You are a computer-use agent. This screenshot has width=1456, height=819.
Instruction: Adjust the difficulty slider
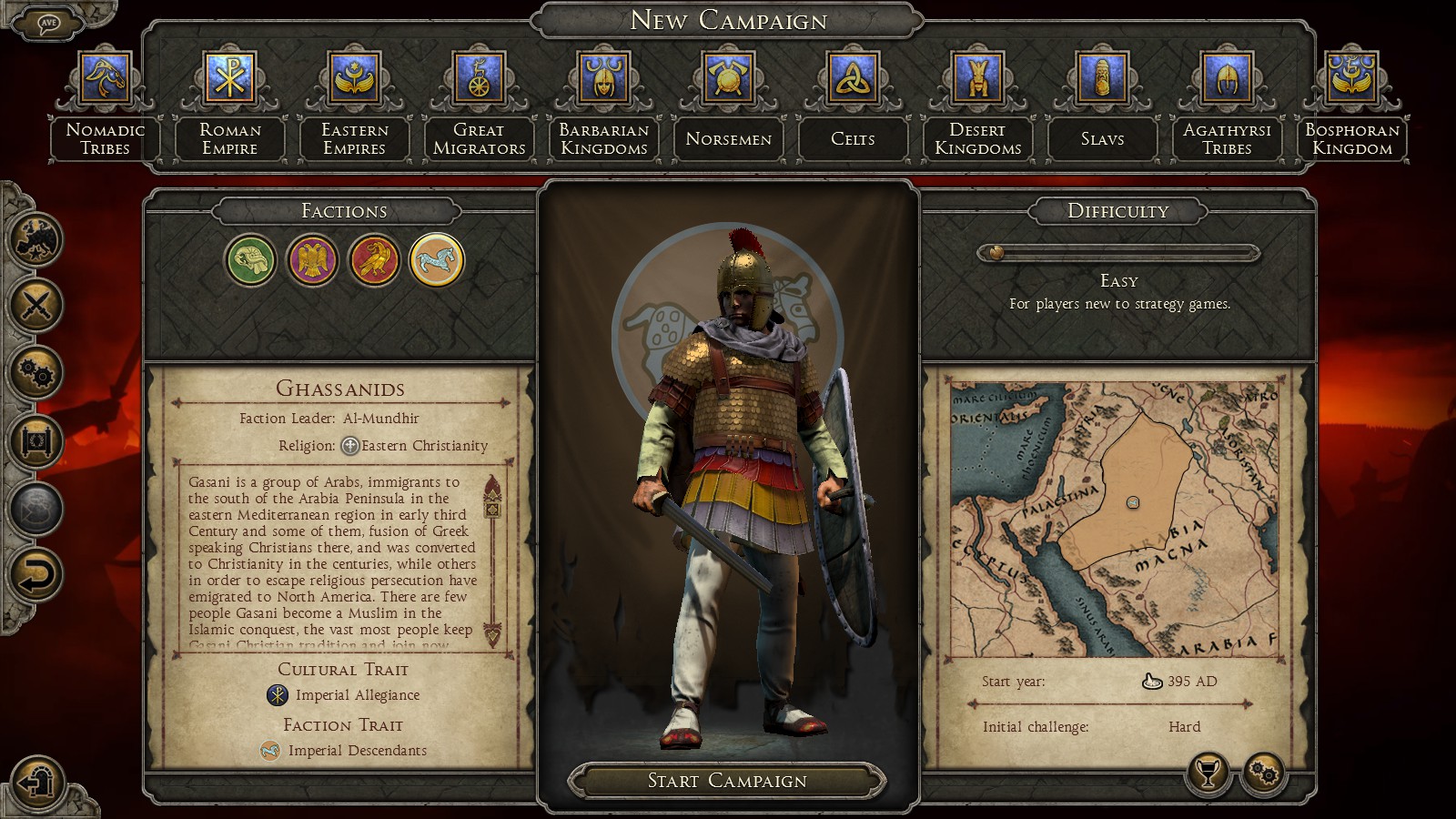(x=996, y=253)
